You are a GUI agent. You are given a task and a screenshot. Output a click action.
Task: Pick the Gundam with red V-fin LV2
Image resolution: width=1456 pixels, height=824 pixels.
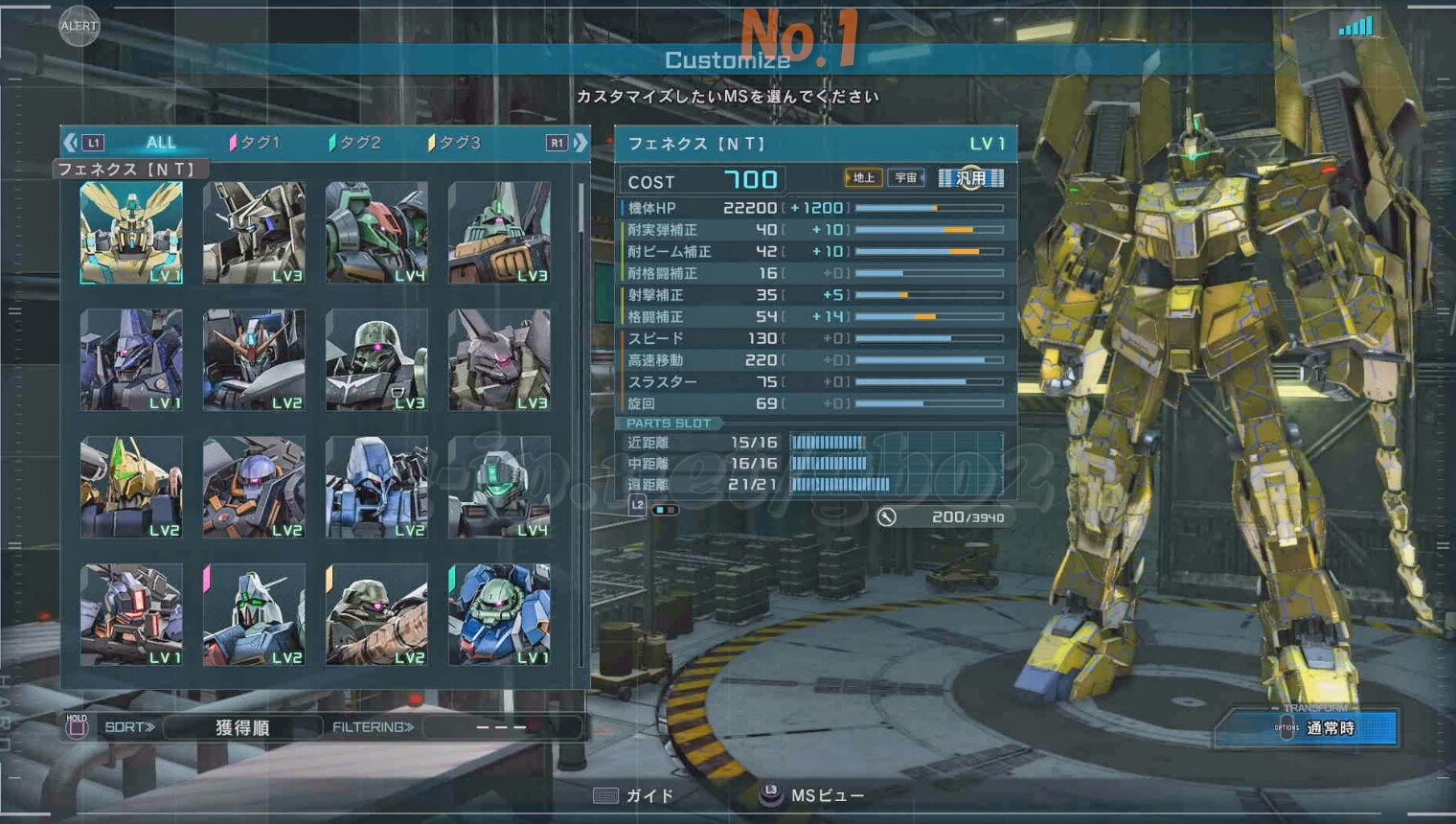click(x=254, y=360)
